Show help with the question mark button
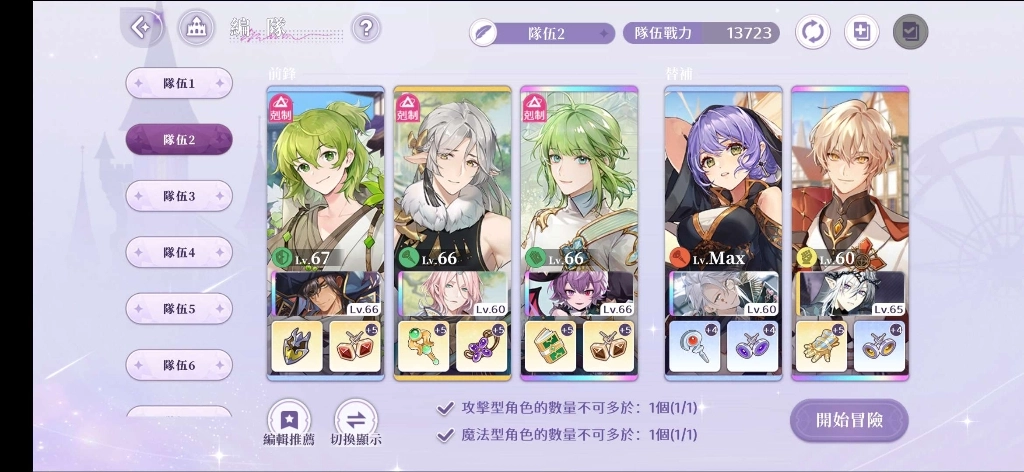The image size is (1024, 472). click(x=366, y=28)
